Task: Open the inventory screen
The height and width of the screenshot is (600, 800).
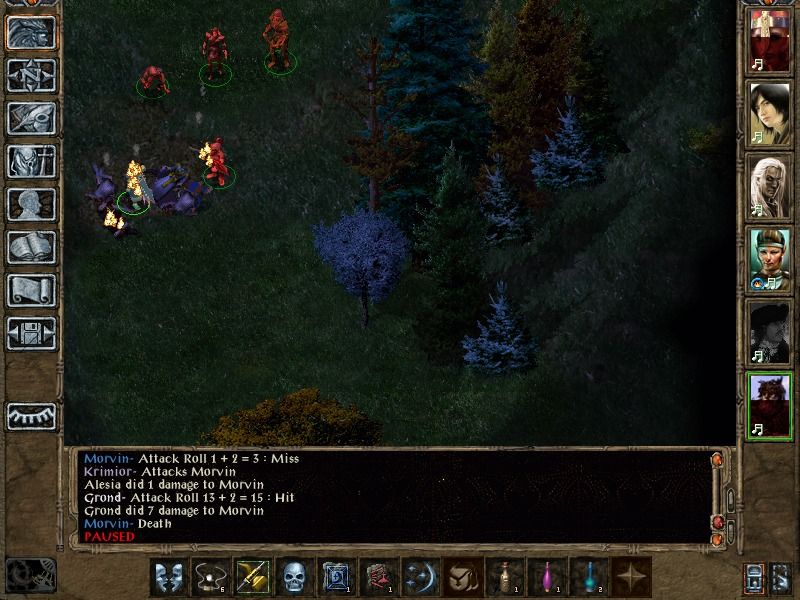Action: pyautogui.click(x=31, y=161)
